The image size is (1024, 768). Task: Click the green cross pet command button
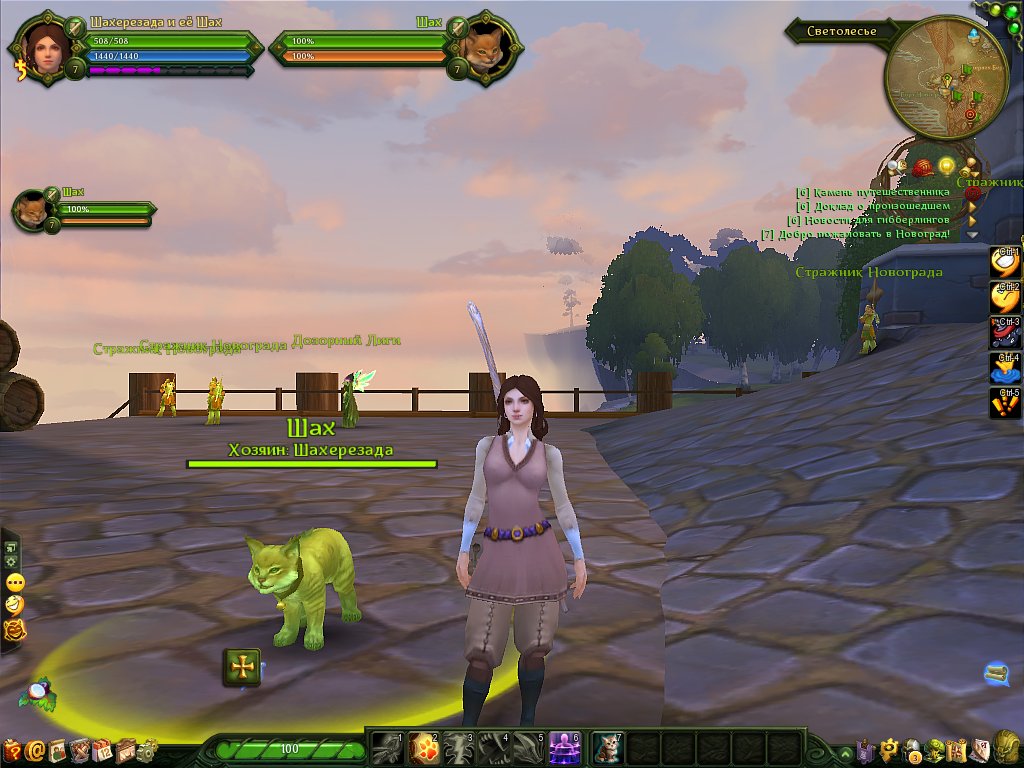[242, 667]
